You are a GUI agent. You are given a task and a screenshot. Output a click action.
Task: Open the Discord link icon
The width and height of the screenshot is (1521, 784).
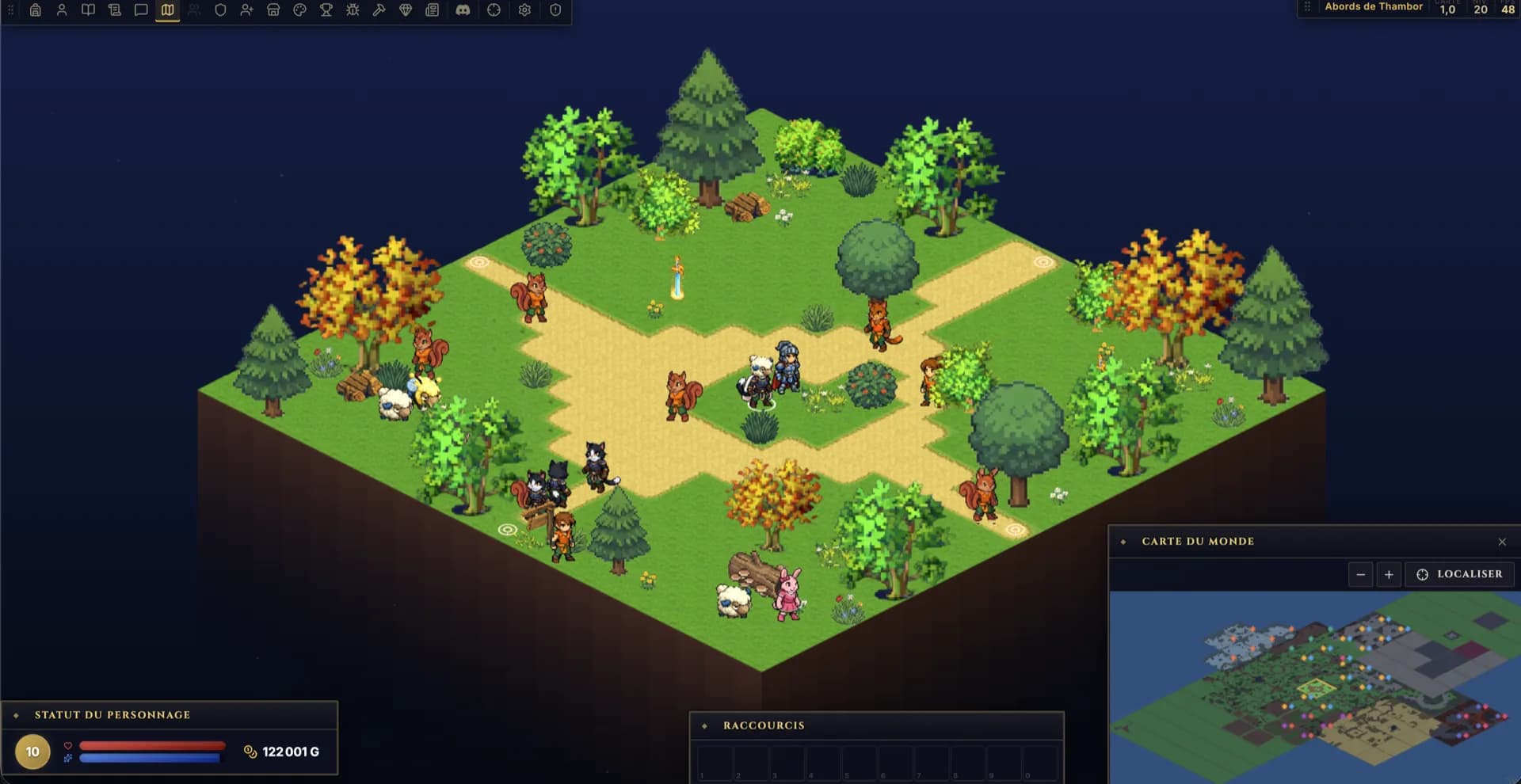tap(463, 10)
